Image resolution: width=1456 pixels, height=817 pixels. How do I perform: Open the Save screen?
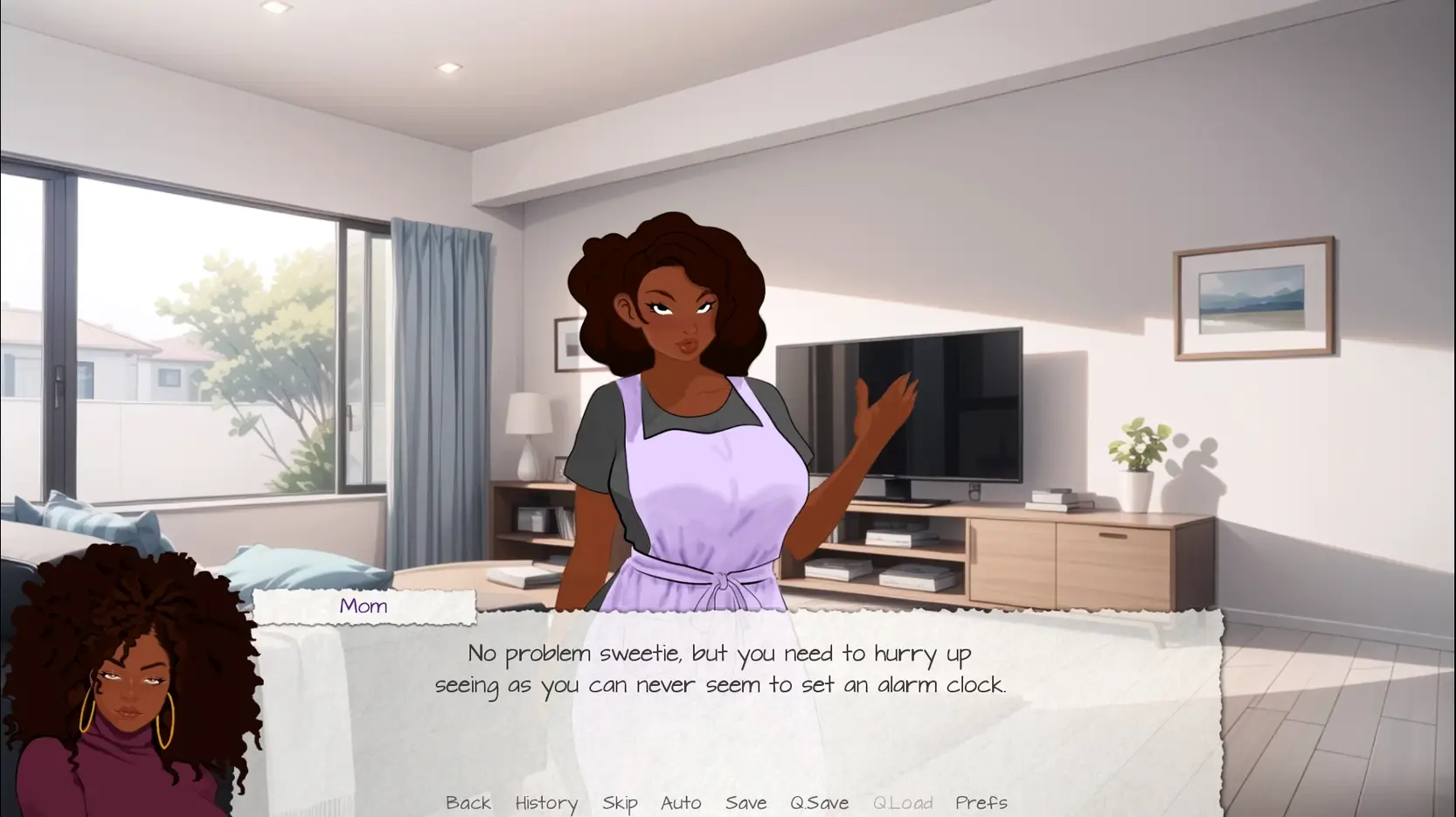pos(745,803)
